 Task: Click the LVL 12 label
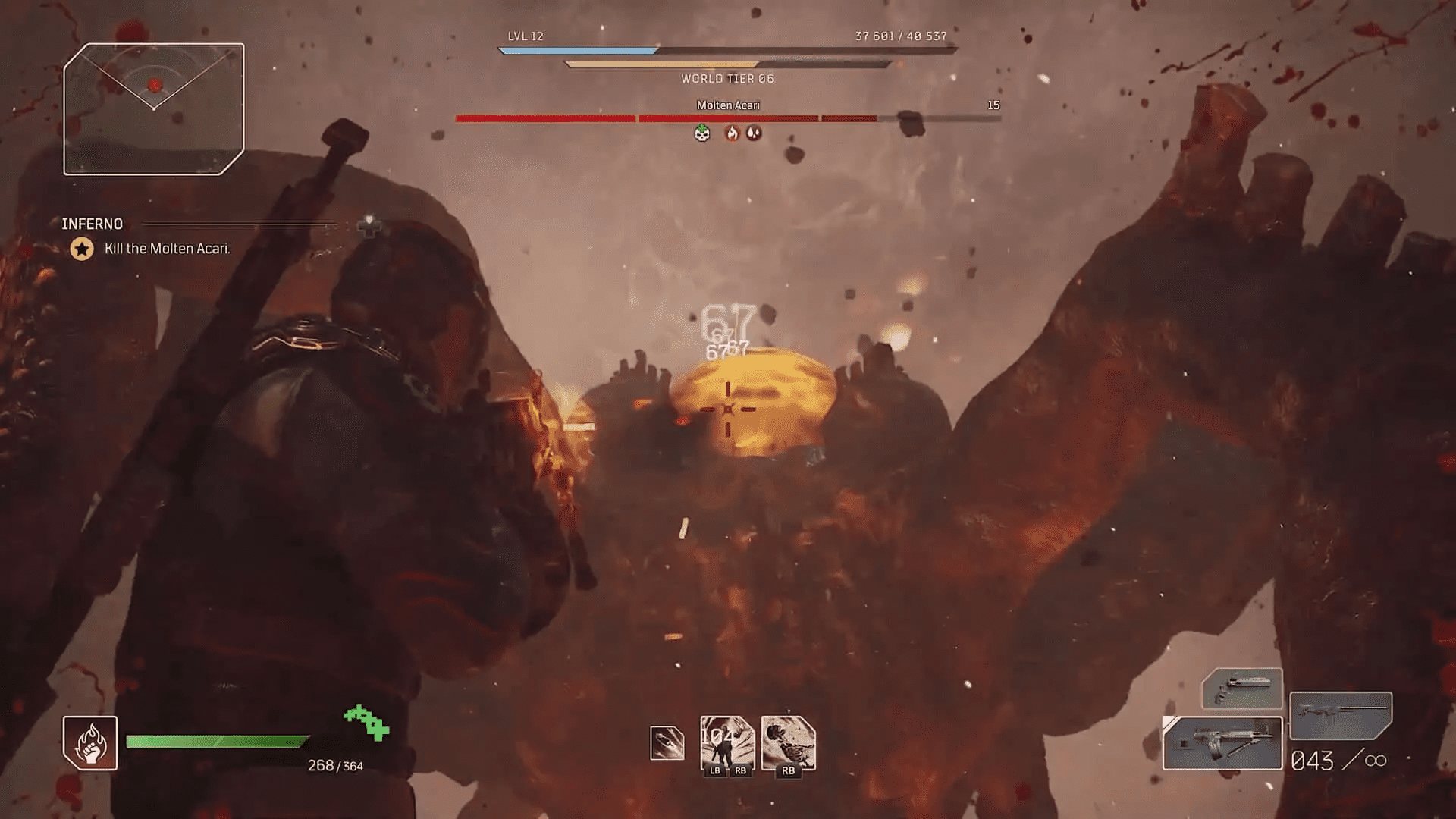click(527, 36)
